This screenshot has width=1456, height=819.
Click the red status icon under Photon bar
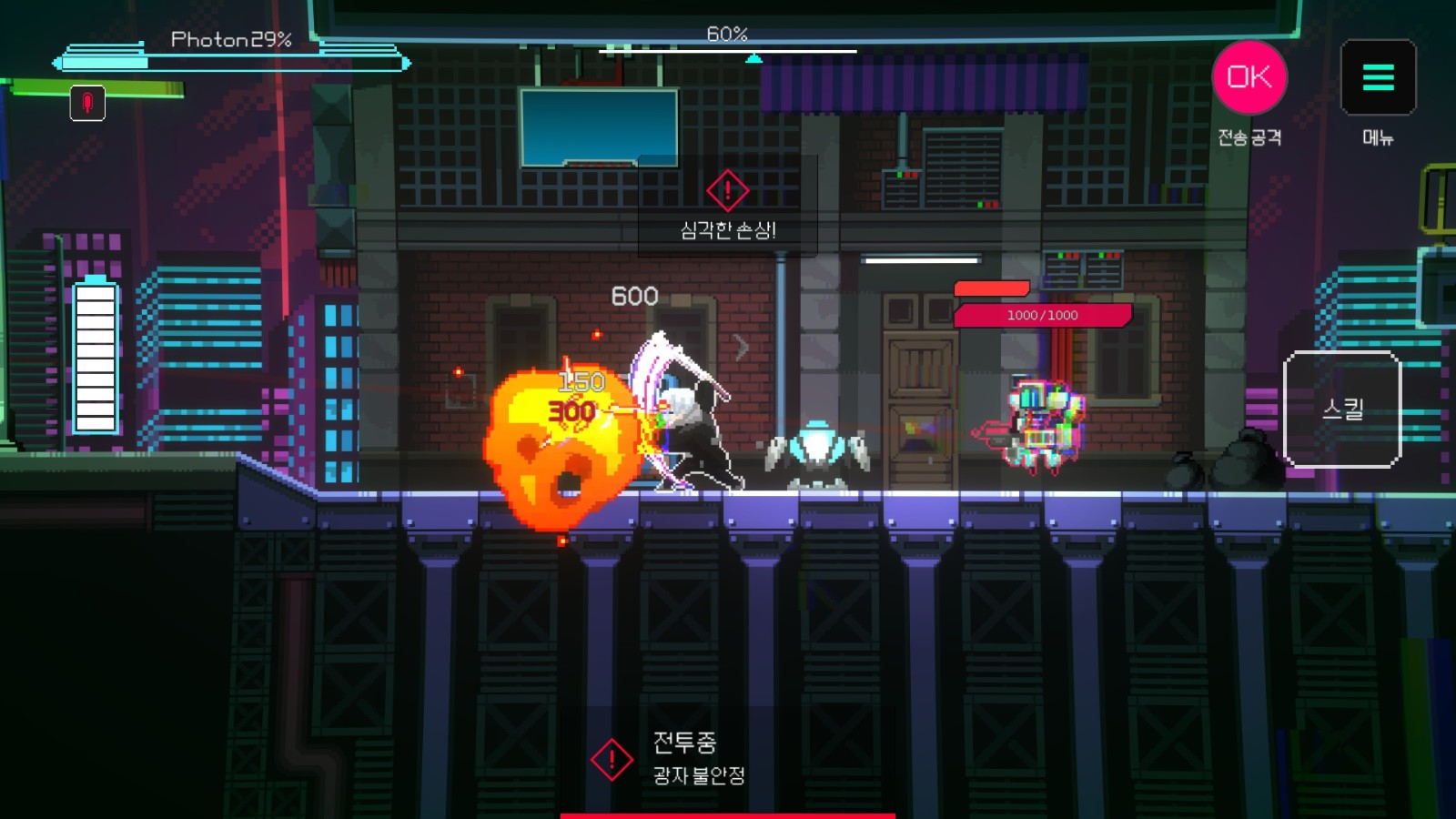(87, 103)
